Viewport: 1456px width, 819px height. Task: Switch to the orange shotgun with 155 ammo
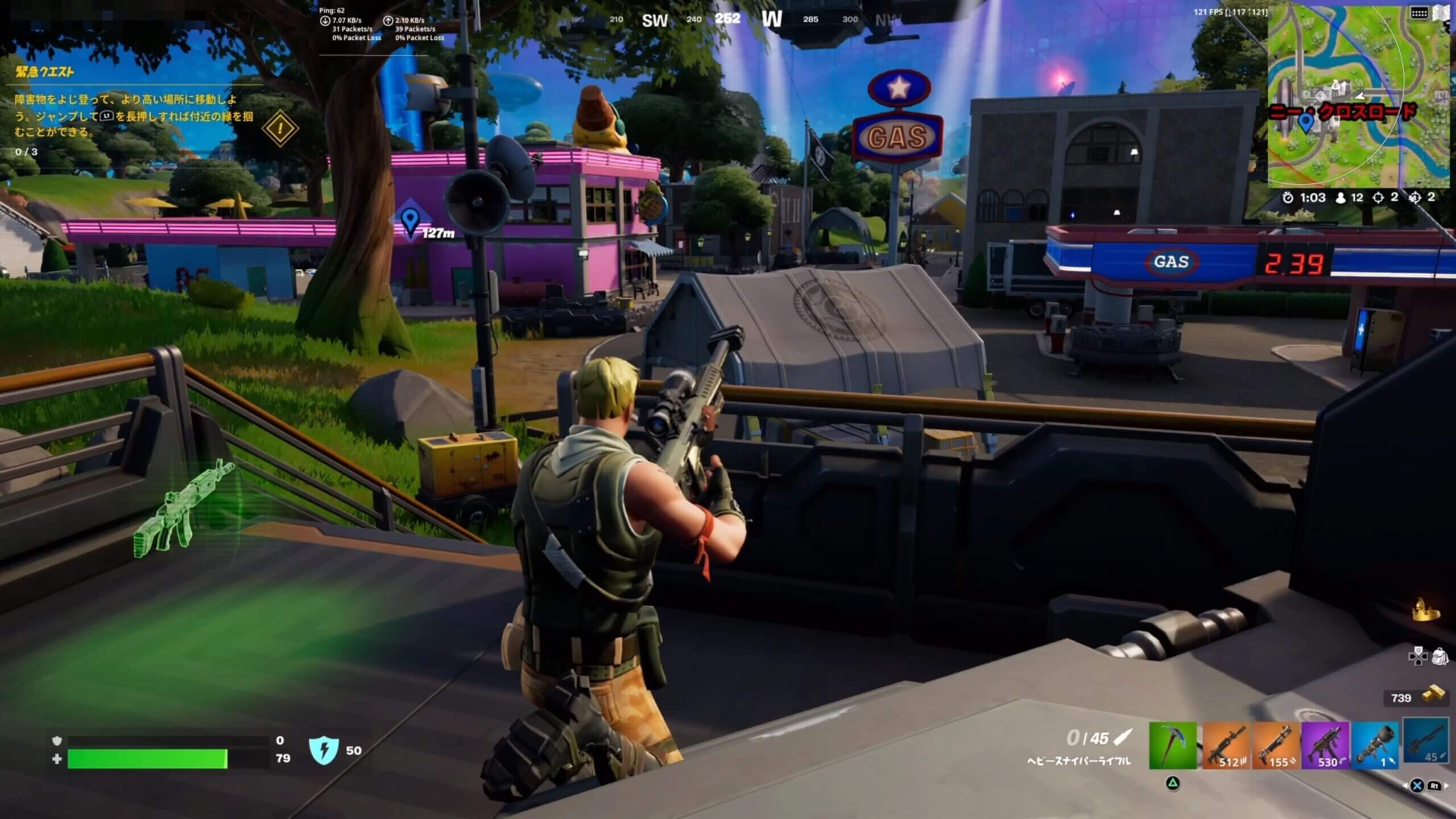1276,745
